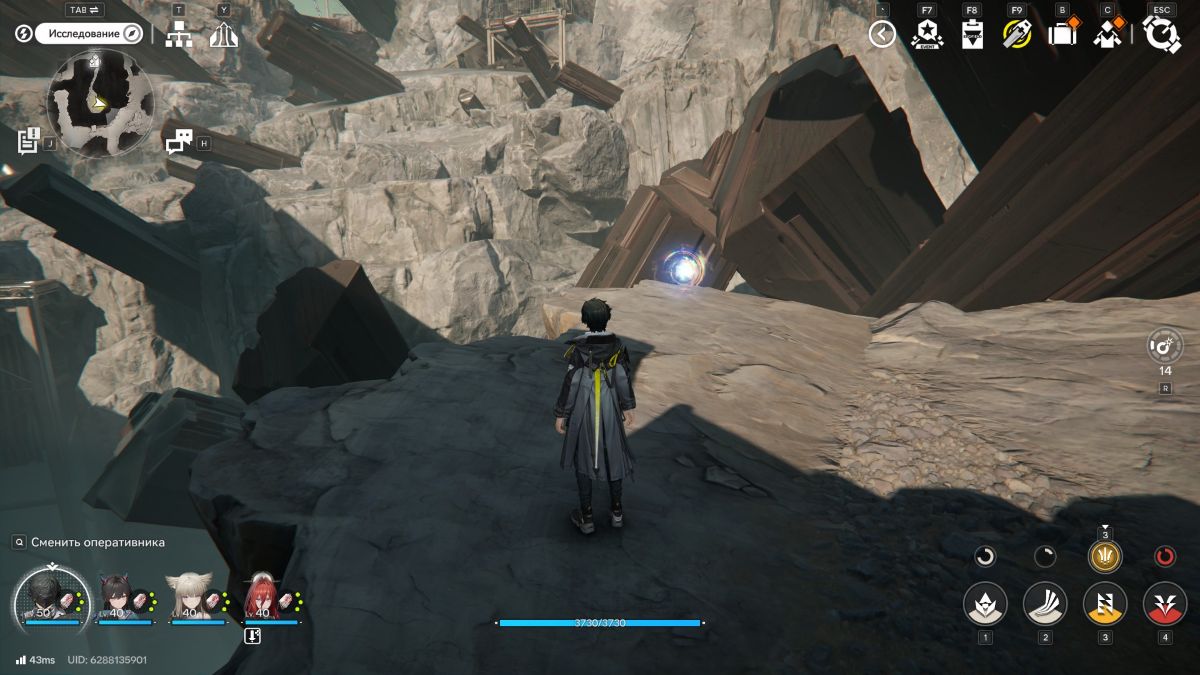Activate the golden ultimate skill icon
The image size is (1200, 675).
pyautogui.click(x=1105, y=556)
